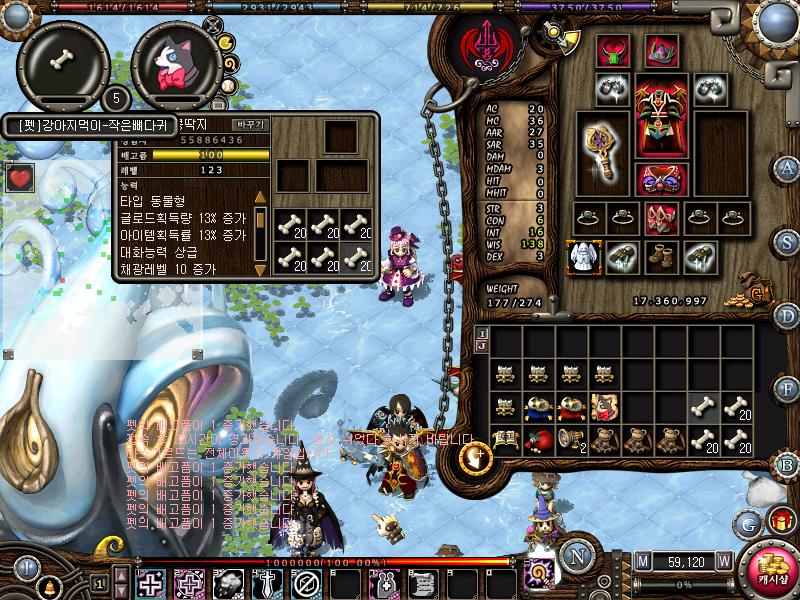This screenshot has height=600, width=800.
Task: Click the round A button on right edge
Action: point(788,168)
